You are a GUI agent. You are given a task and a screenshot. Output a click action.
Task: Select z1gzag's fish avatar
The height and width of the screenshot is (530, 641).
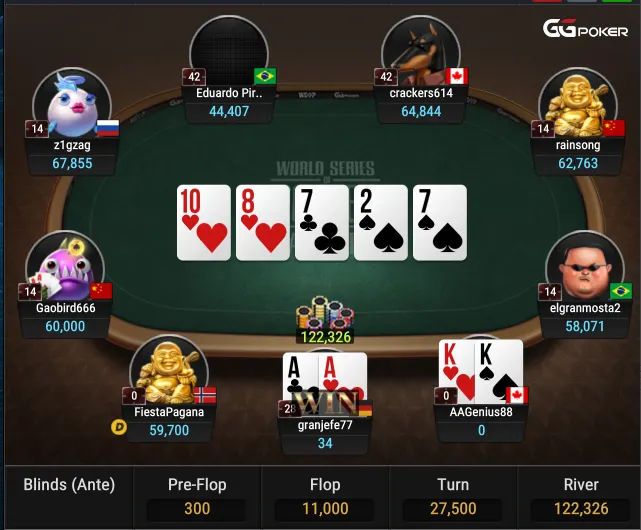tap(70, 102)
